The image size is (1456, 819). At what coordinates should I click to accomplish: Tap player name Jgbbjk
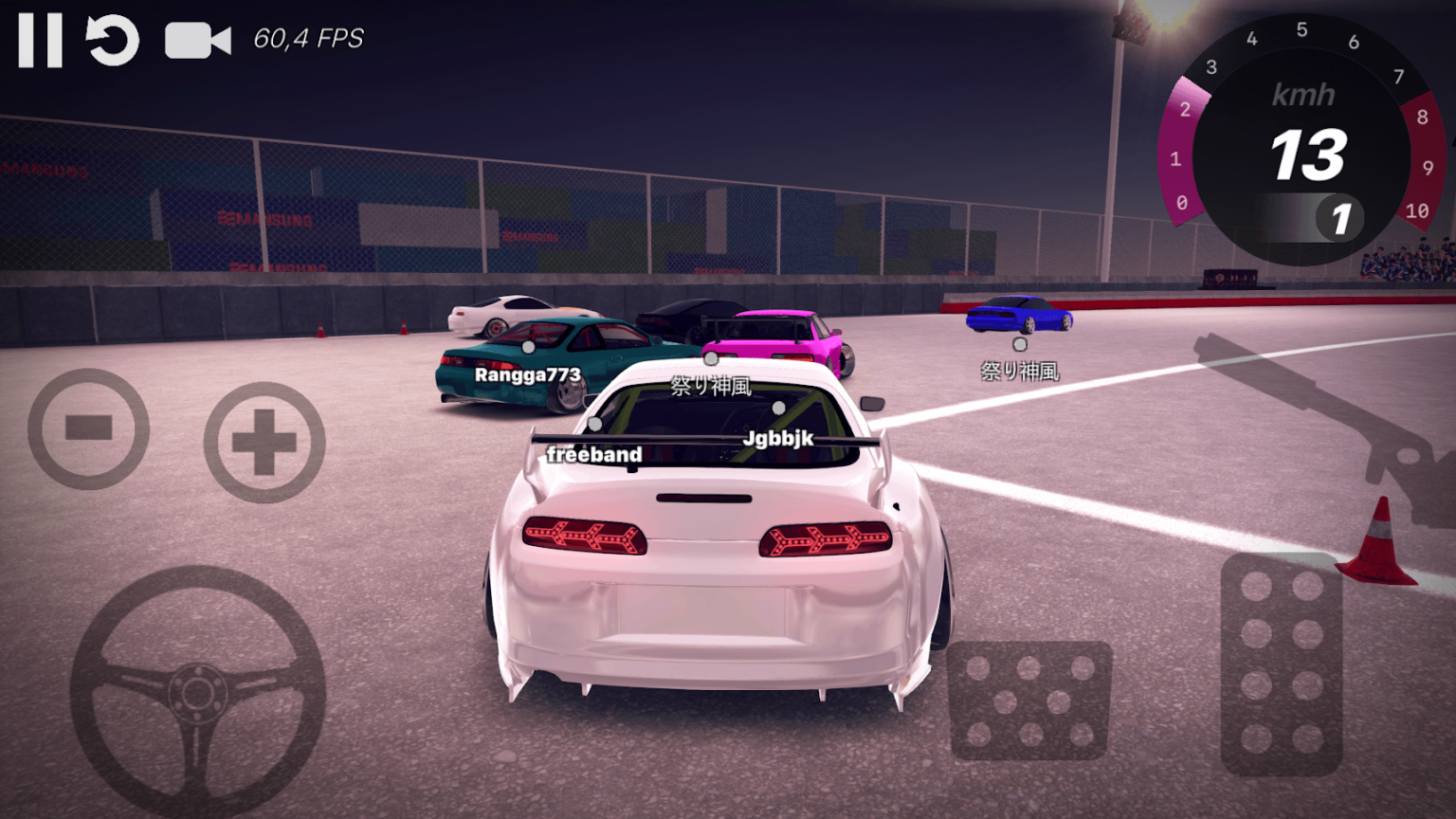[779, 438]
